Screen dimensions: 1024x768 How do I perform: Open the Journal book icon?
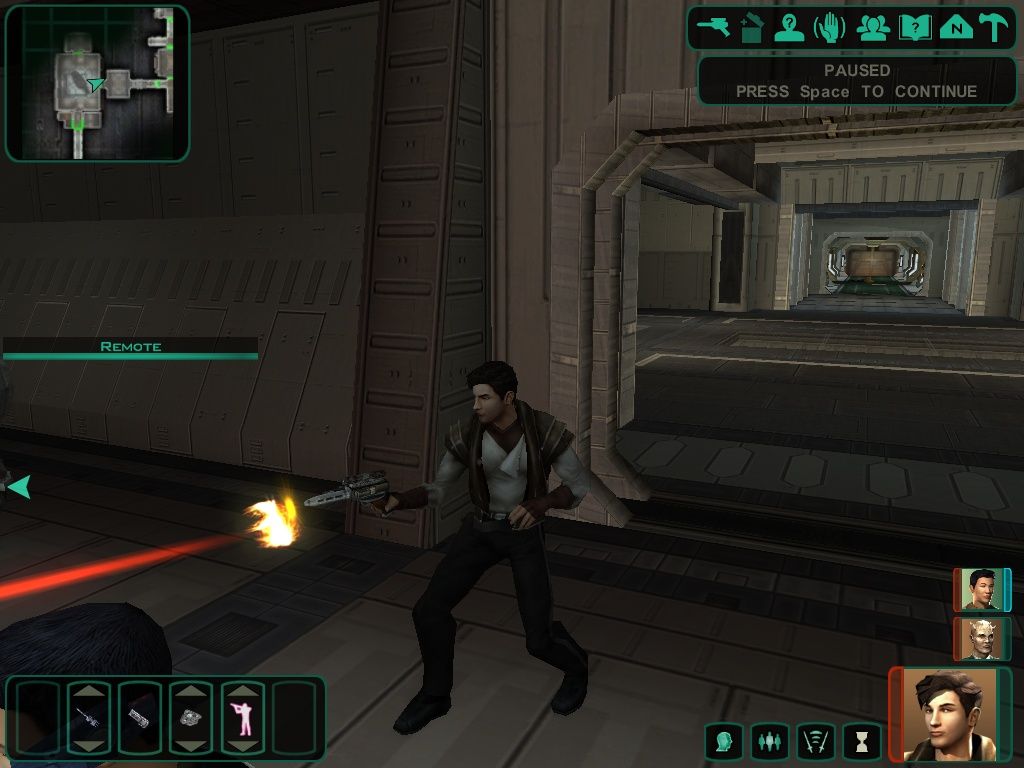pos(914,28)
